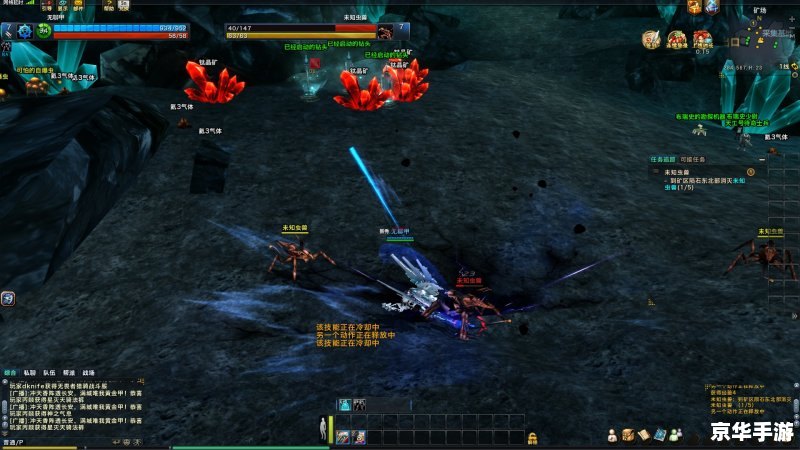
Task: Click the round icon on left edge
Action: point(7,297)
